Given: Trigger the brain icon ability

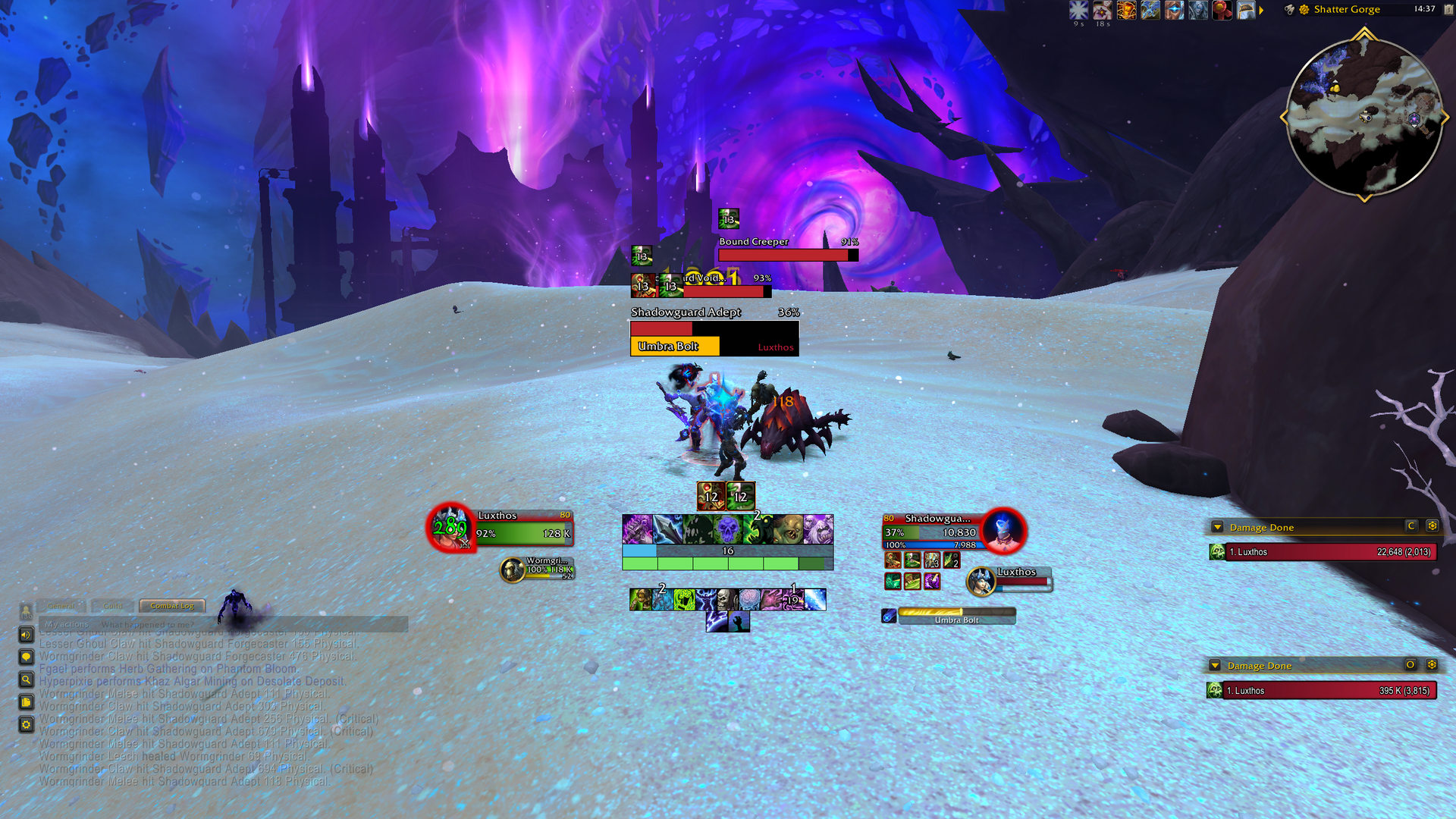Looking at the screenshot, I should click(x=749, y=600).
